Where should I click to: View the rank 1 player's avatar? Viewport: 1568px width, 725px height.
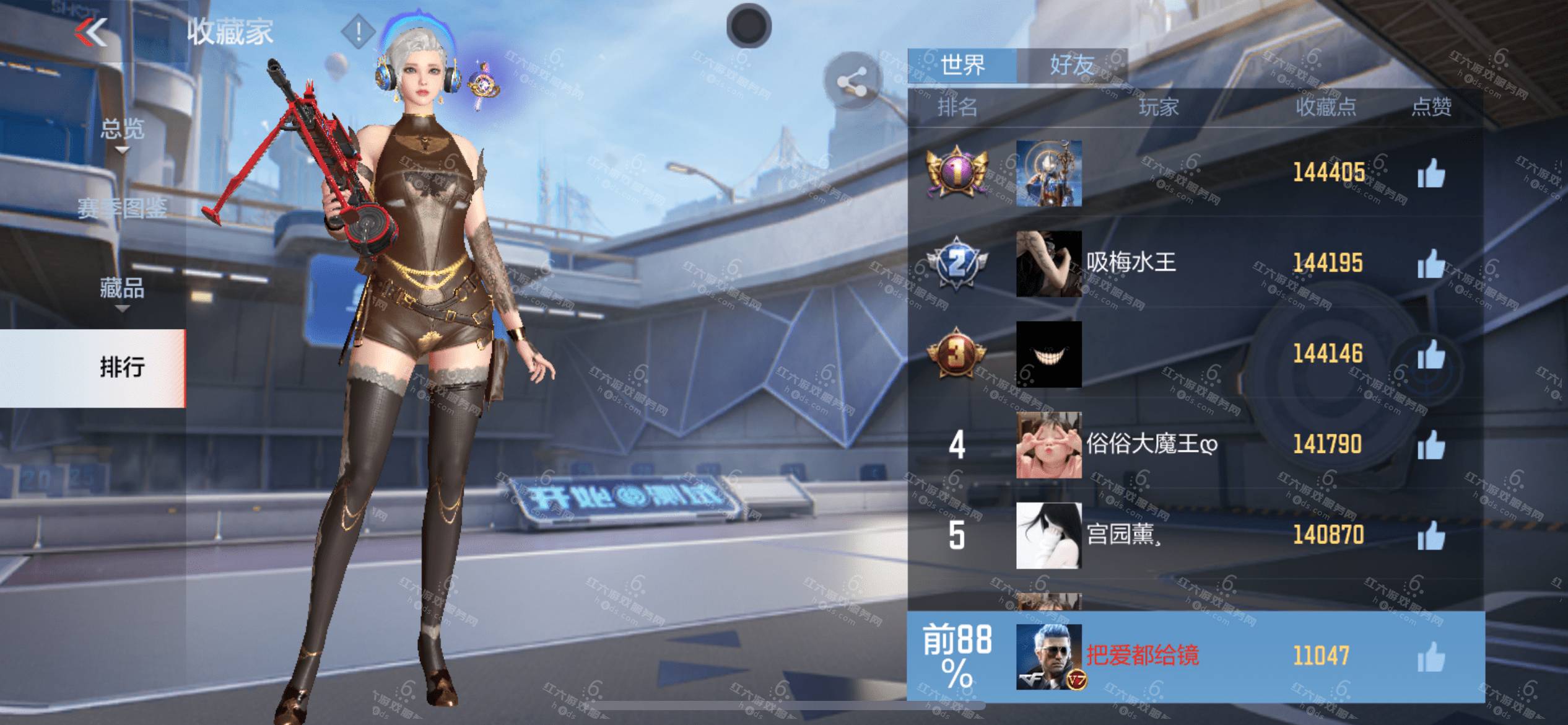coord(1048,173)
